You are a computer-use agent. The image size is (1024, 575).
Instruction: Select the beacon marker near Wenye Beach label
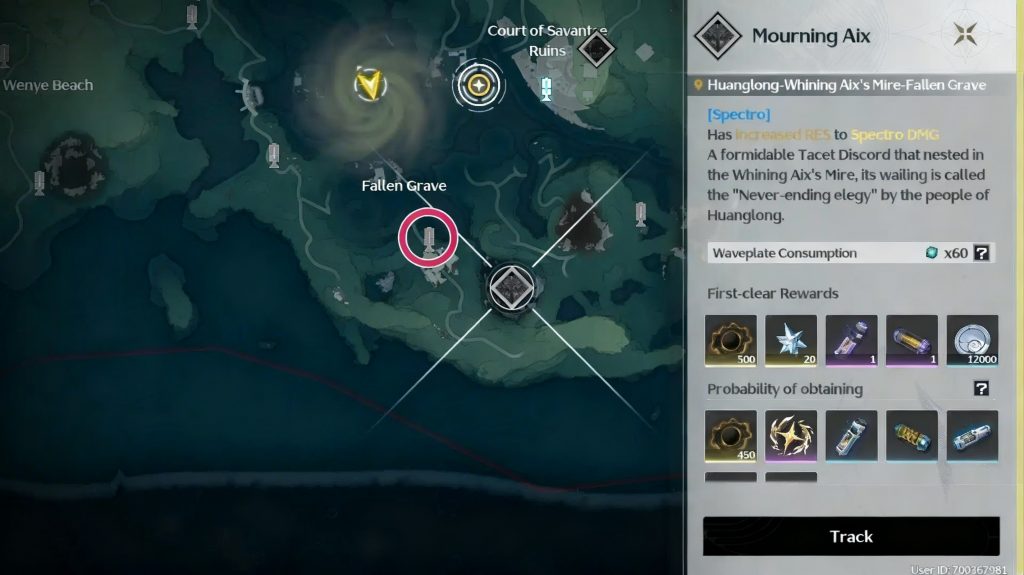coord(5,55)
